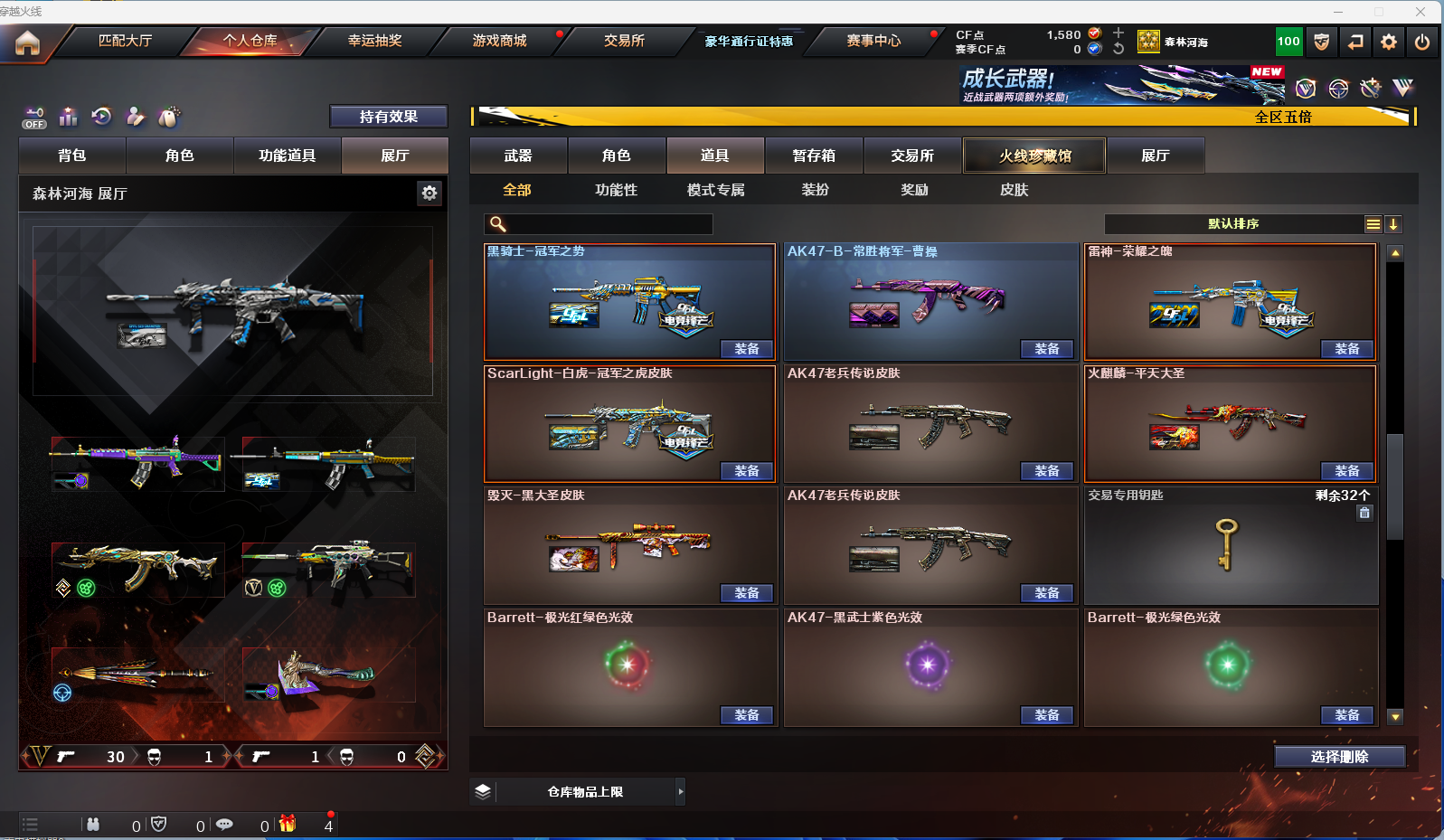Open the 赛事中心 menu
The height and width of the screenshot is (840, 1444).
click(873, 41)
